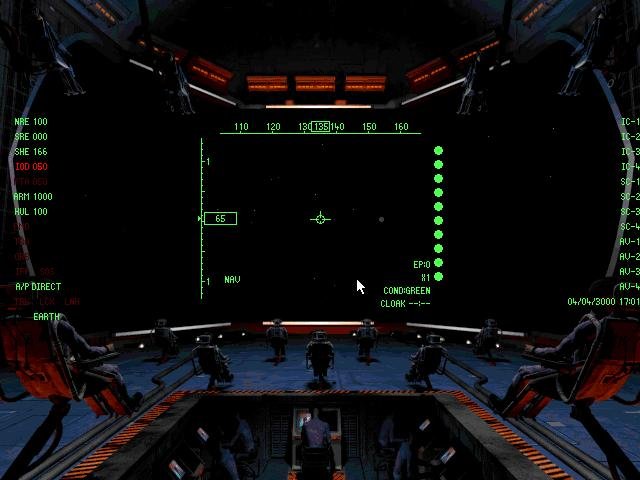Switch to SC-2

click(630, 197)
